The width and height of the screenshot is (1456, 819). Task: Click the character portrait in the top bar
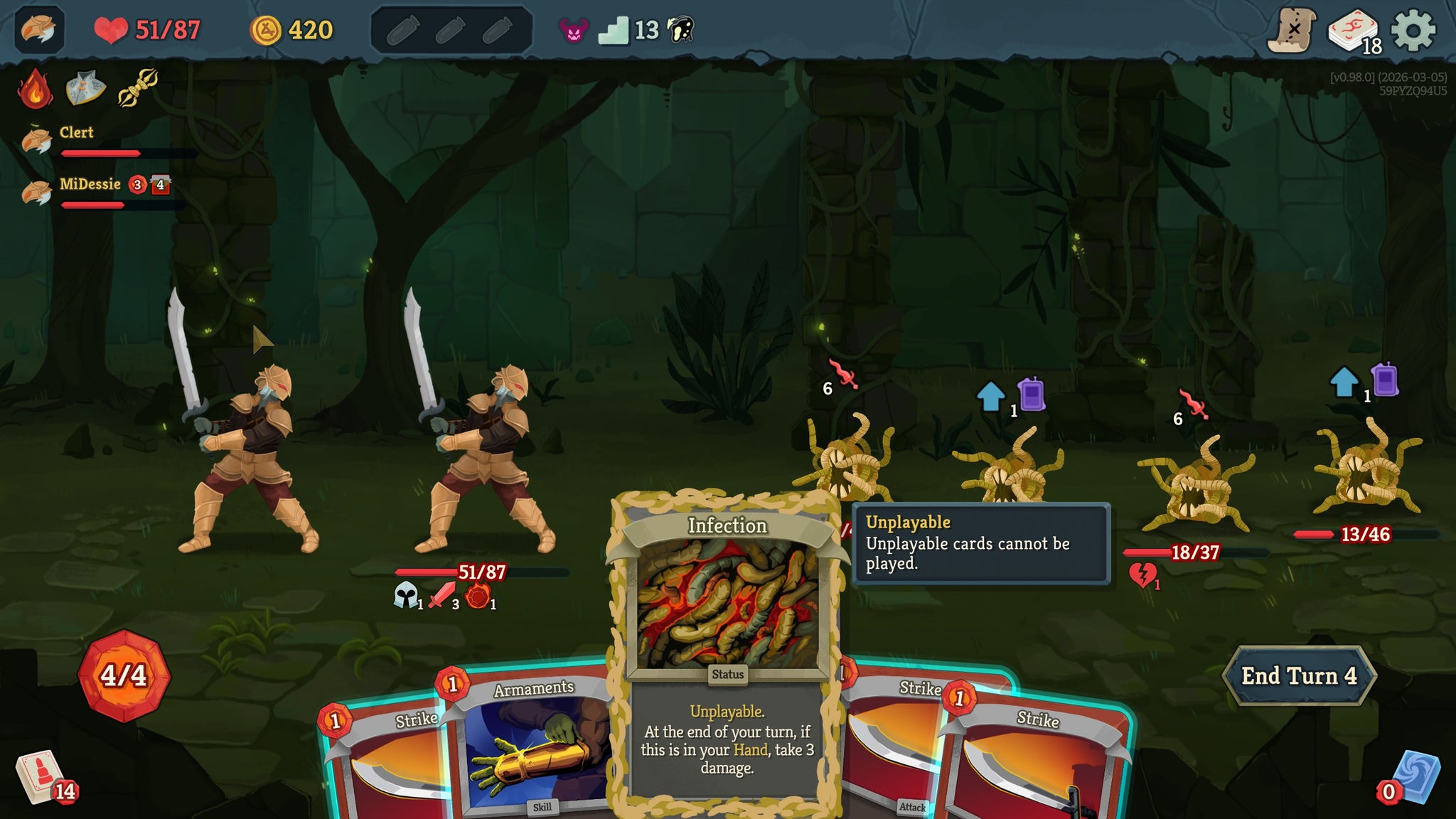point(38,30)
